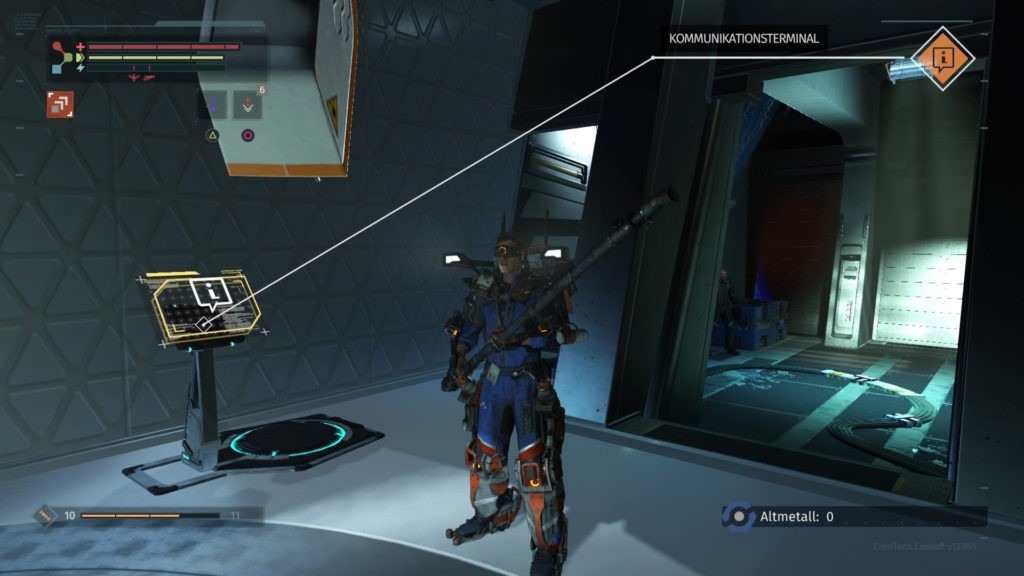Activate the orange stacked-squares implant icon
Viewport: 1024px width, 576px height.
point(60,103)
